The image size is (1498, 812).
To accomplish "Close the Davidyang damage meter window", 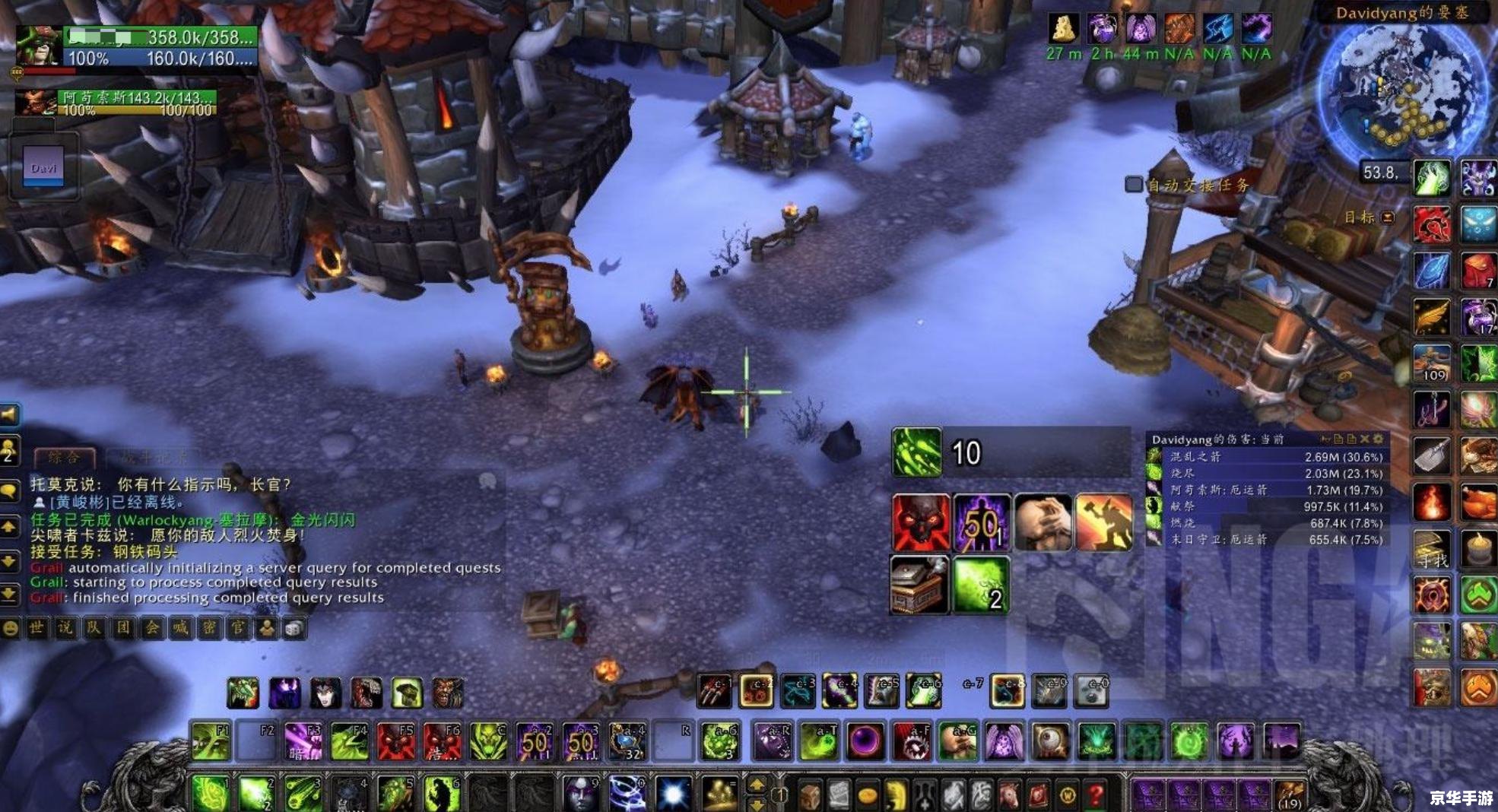I will pos(1365,439).
